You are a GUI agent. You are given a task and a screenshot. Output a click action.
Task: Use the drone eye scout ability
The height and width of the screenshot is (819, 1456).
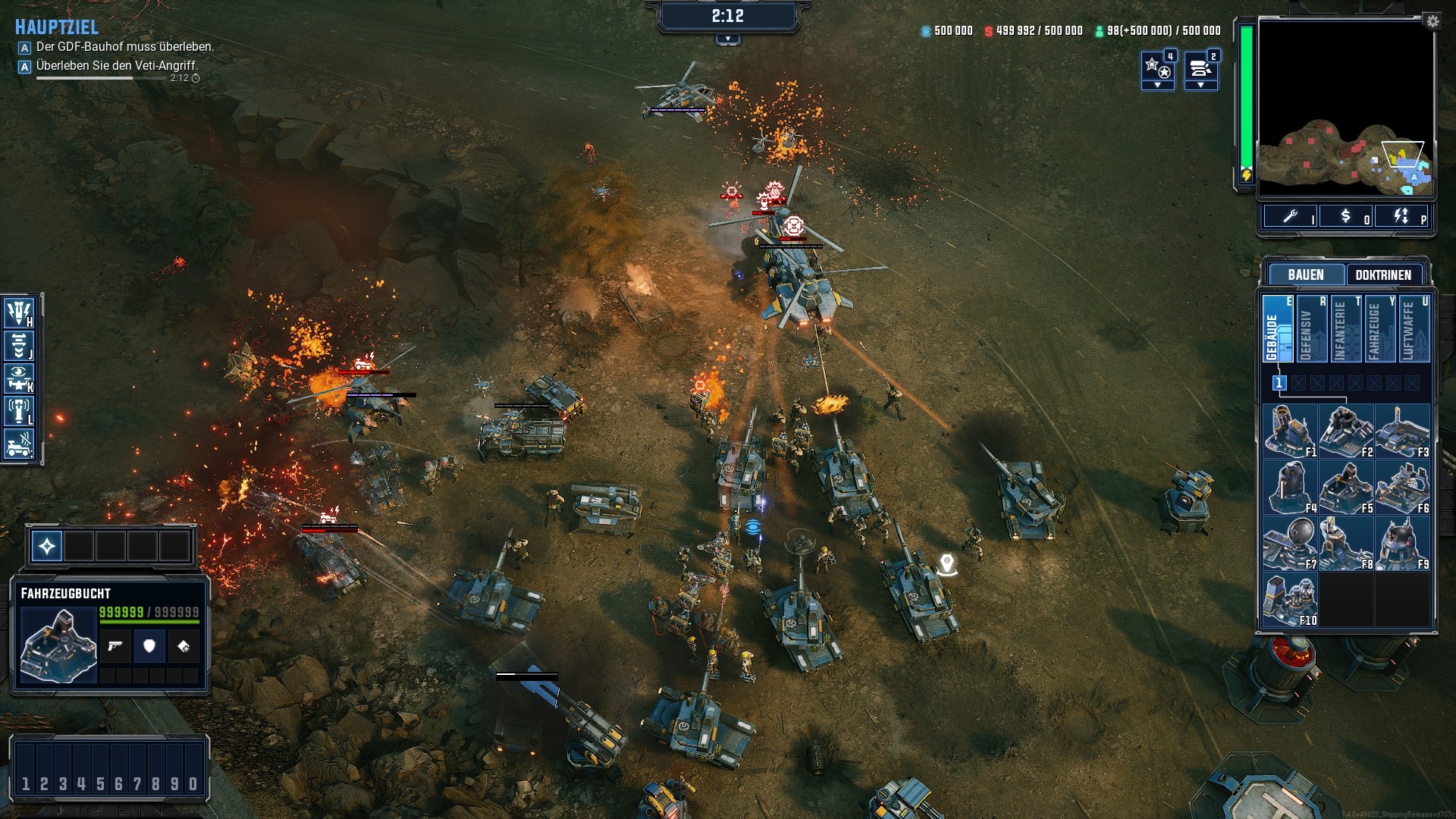click(19, 378)
